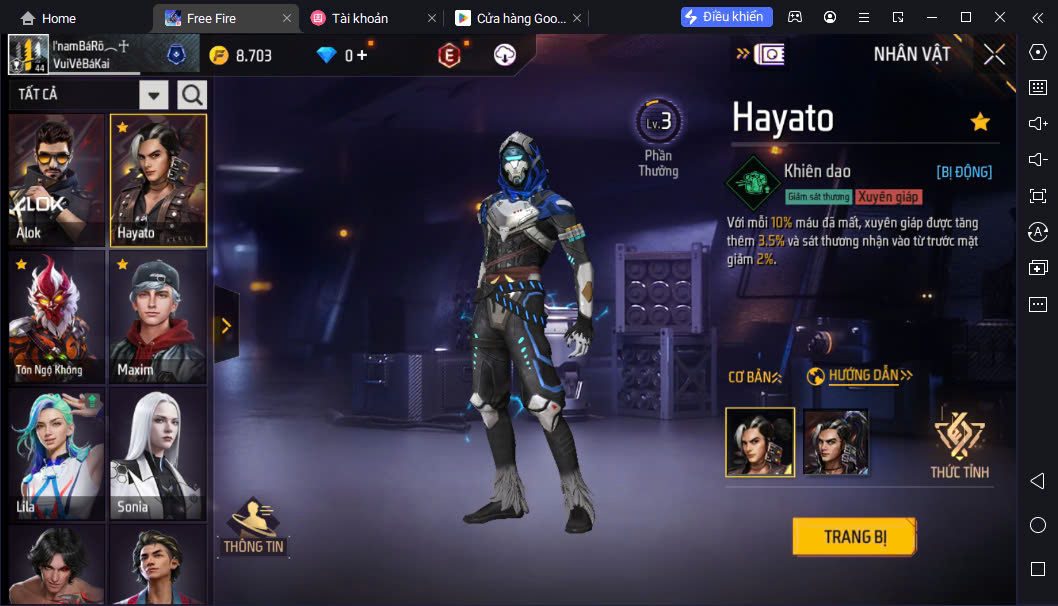Image resolution: width=1058 pixels, height=606 pixels.
Task: Open the THÔNG TIN info panel
Action: pos(253,527)
